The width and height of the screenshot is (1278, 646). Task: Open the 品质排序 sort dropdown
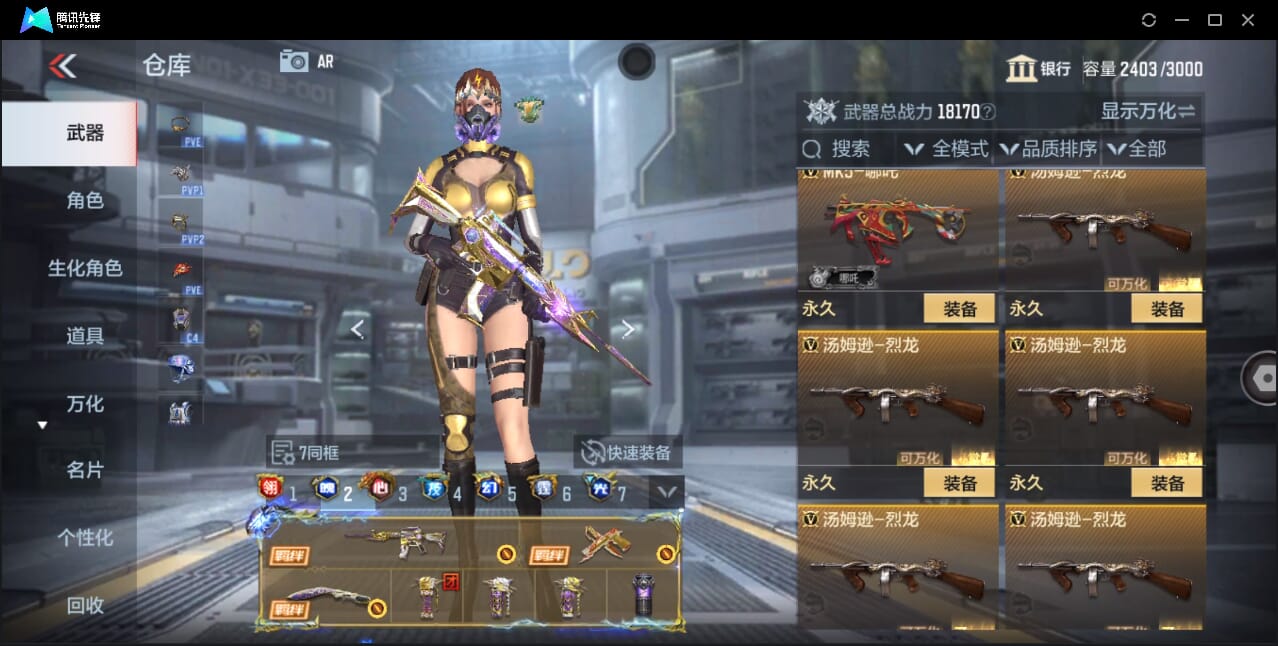click(x=1048, y=149)
